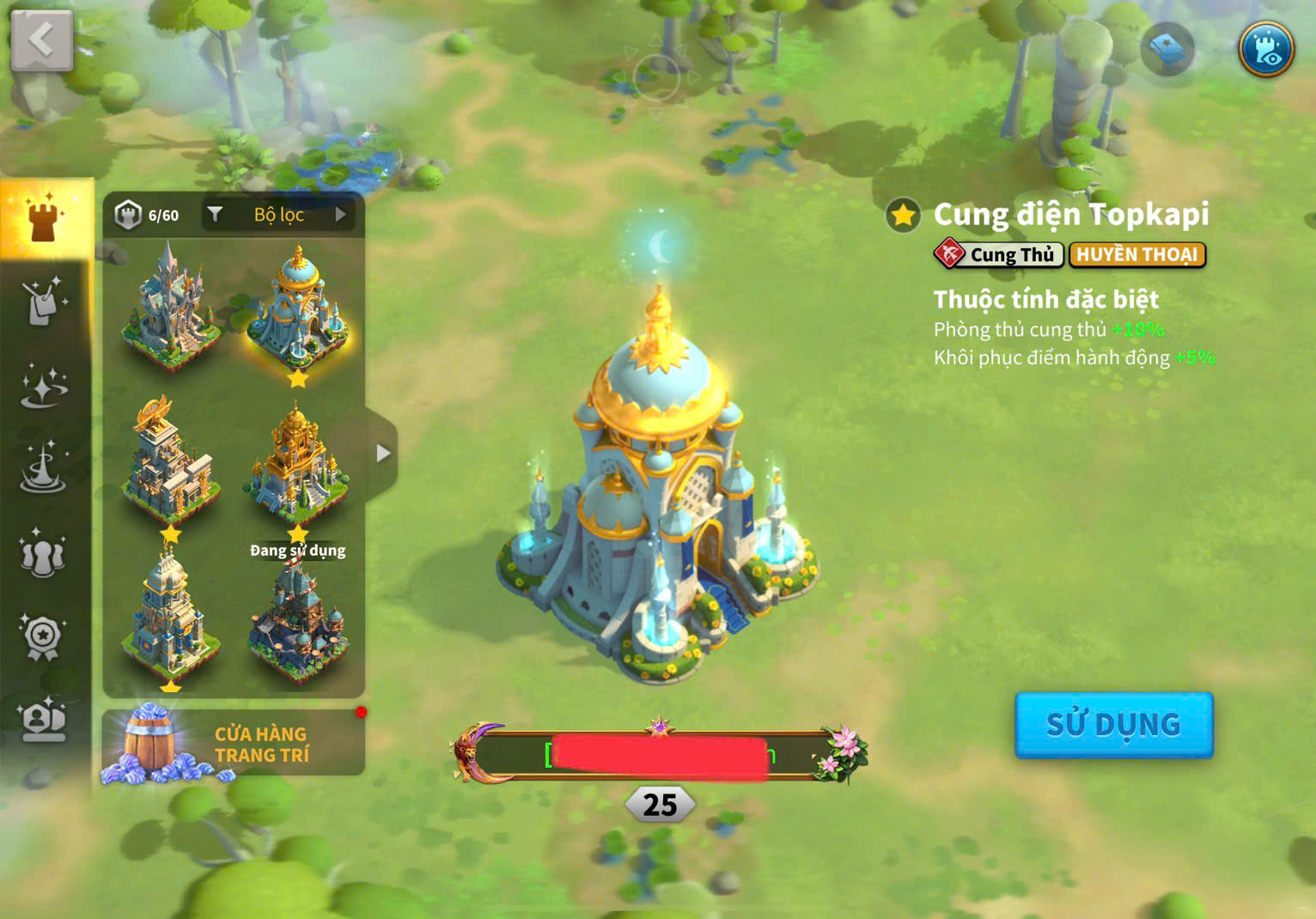Open the Cửa Hàng Trang Trí shop

(233, 744)
